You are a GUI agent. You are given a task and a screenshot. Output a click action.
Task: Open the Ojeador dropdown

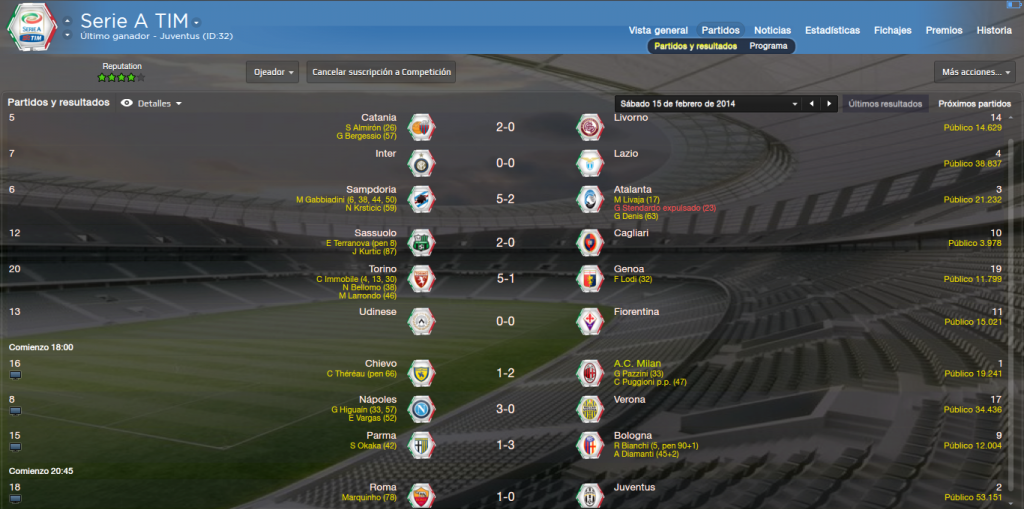[x=273, y=72]
